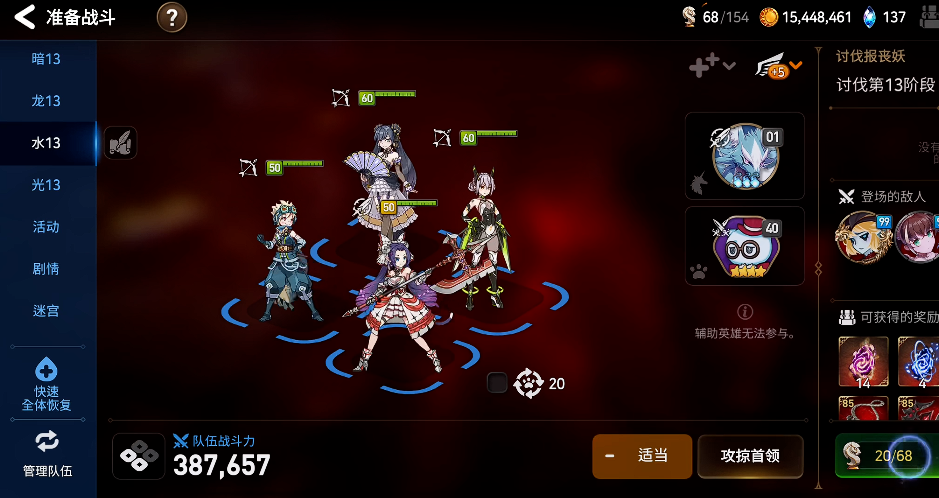
Task: Go back from the battle preparation screen
Action: [x=25, y=17]
